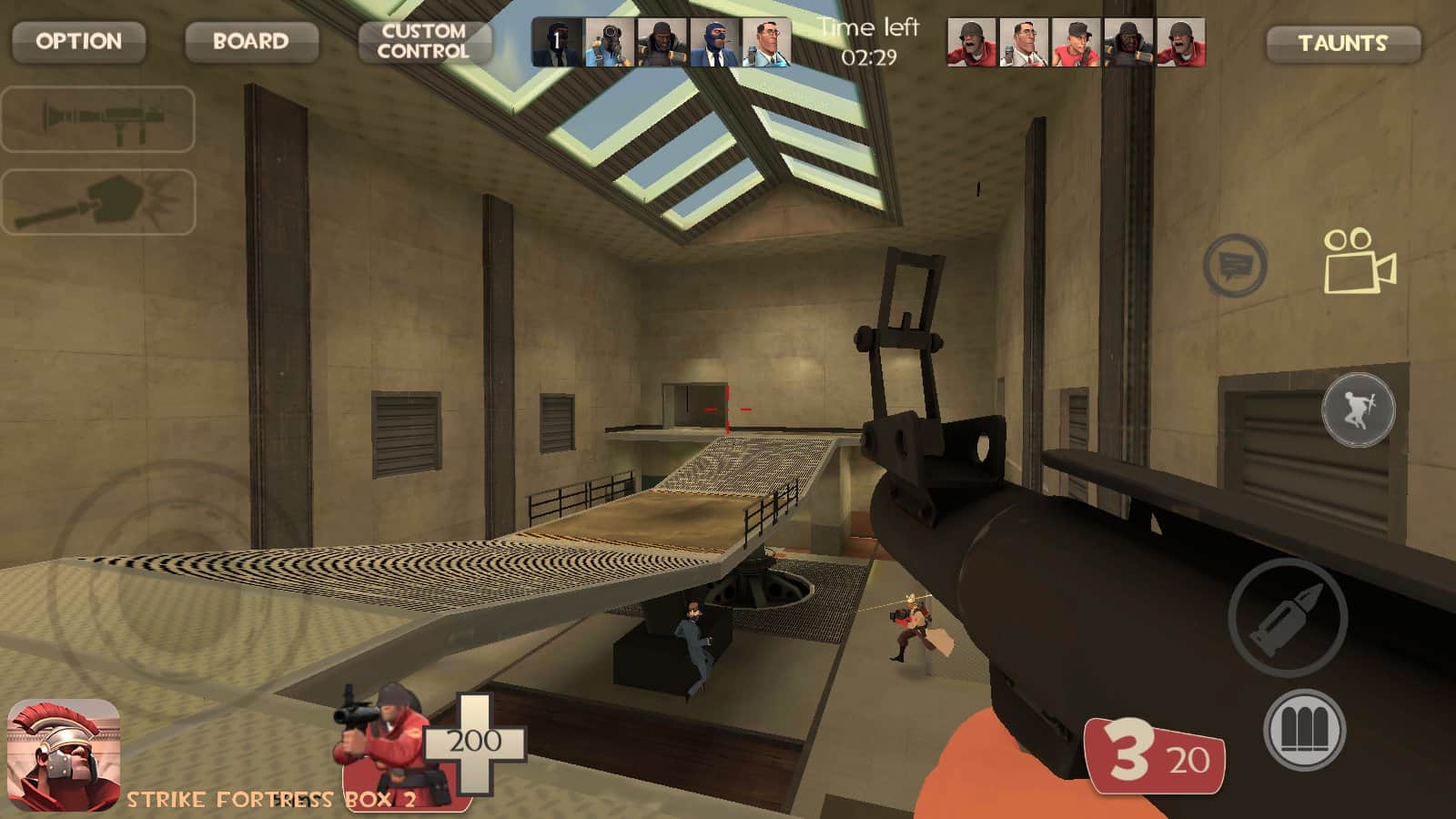Open the chat speech bubble
Viewport: 1456px width, 819px height.
click(1235, 266)
